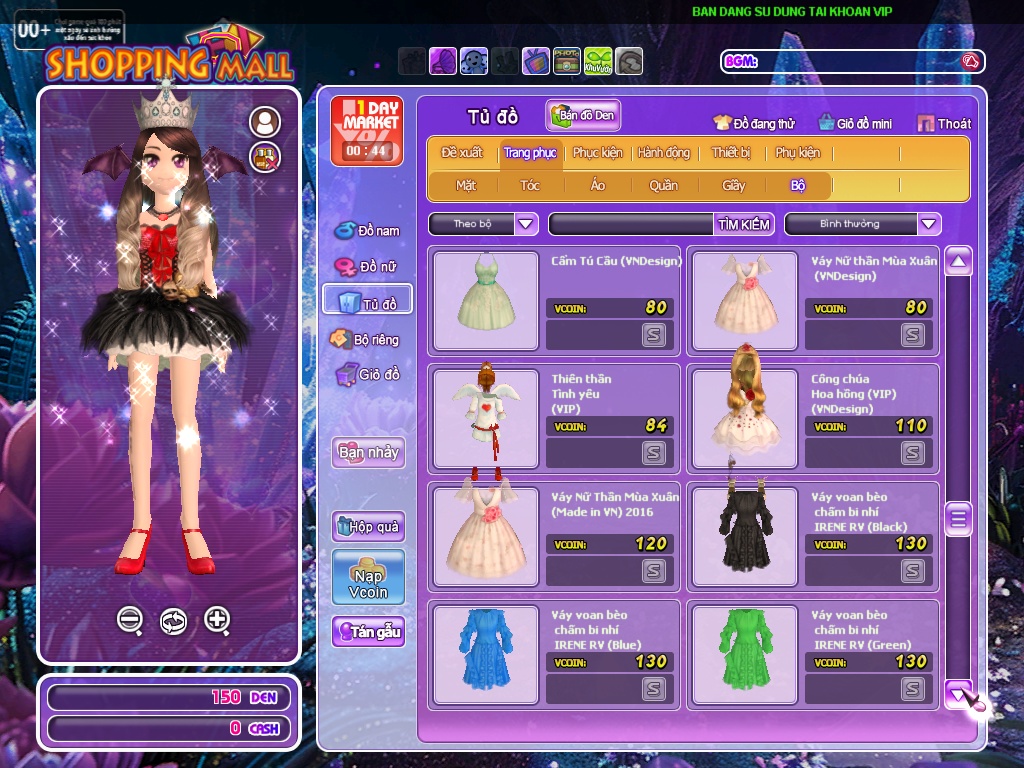Rotate the character preview

(x=173, y=621)
